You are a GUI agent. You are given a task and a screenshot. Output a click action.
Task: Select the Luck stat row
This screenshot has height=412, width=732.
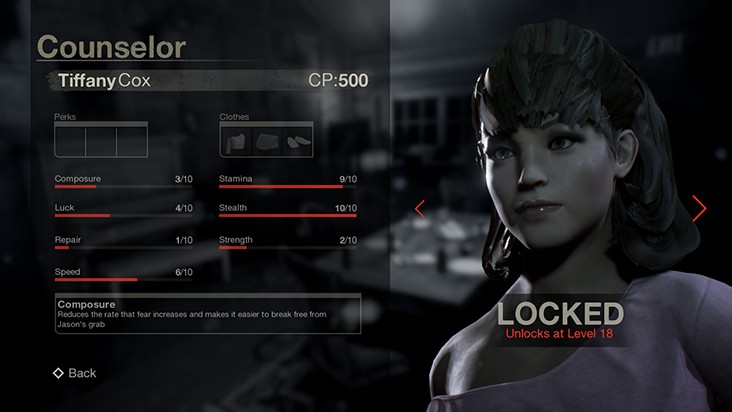tap(124, 211)
